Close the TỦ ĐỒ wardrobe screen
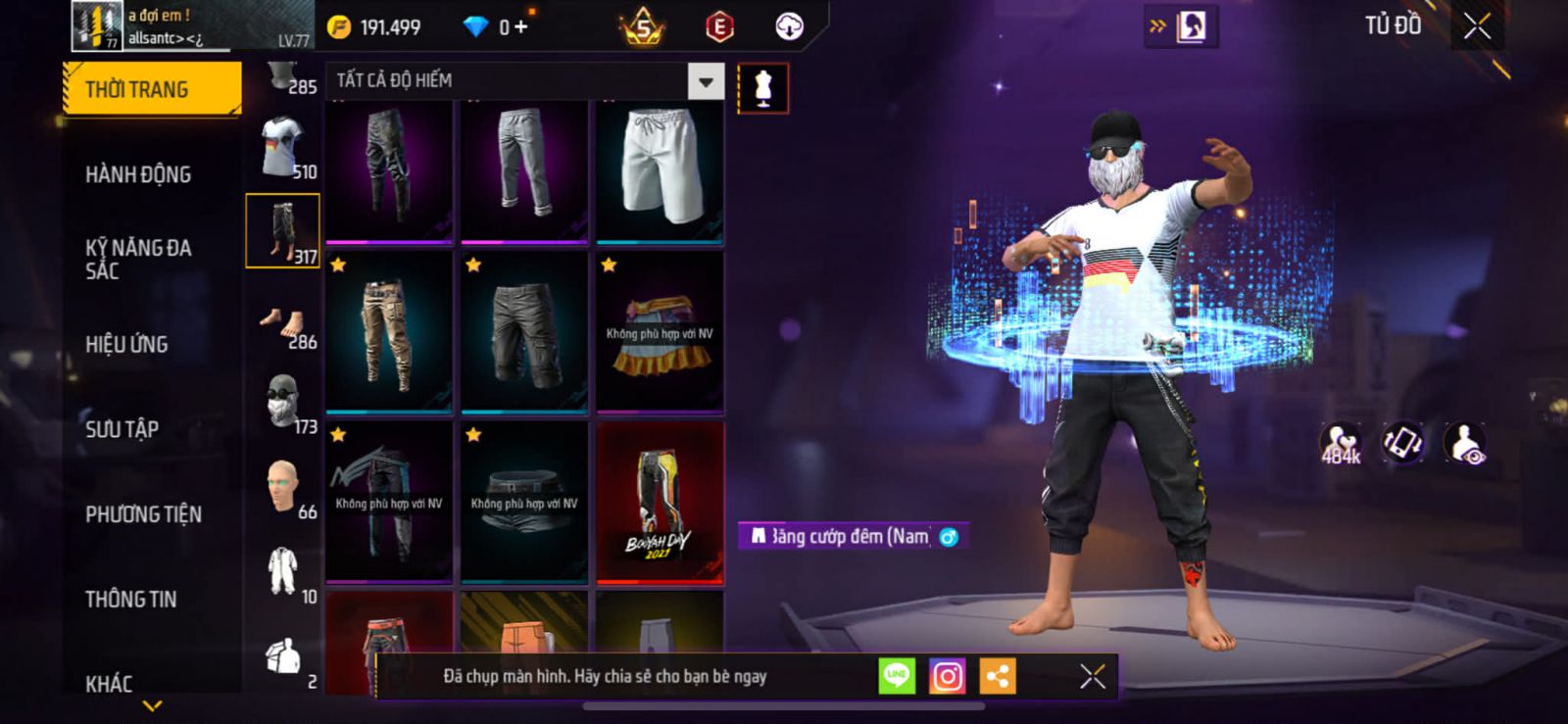 pos(1477,26)
